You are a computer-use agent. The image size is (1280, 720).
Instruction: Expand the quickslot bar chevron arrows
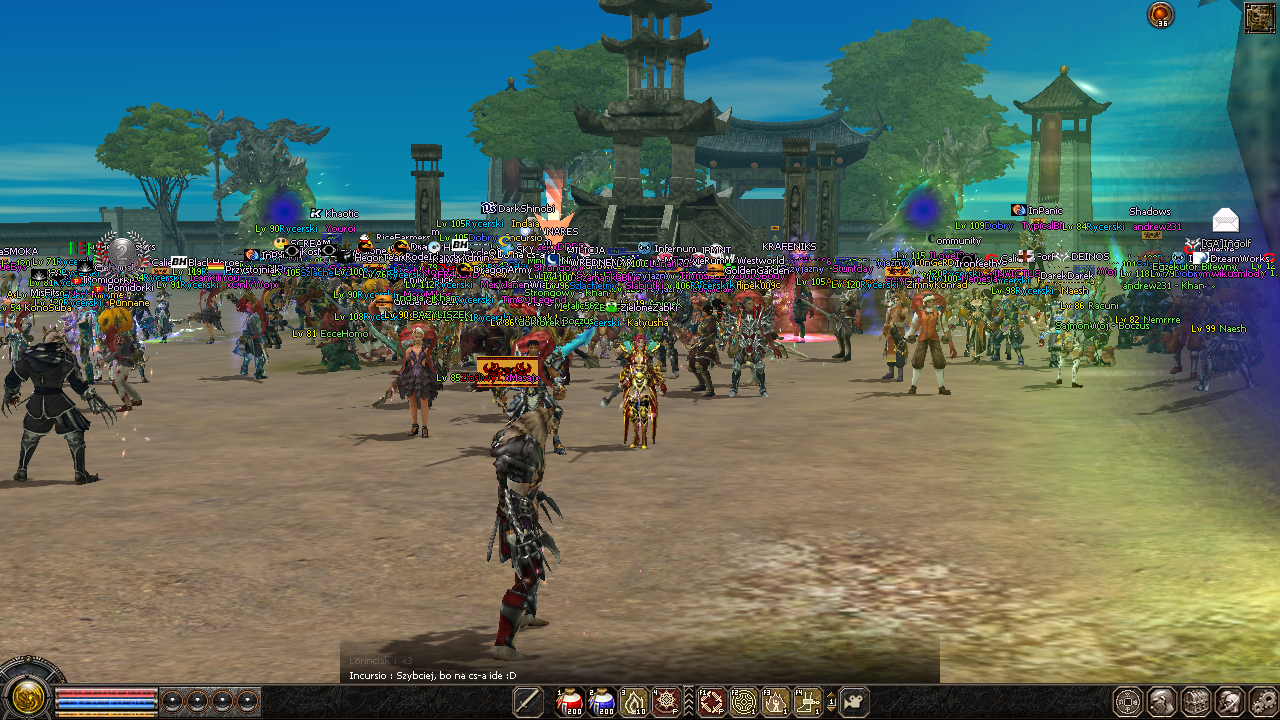point(688,702)
